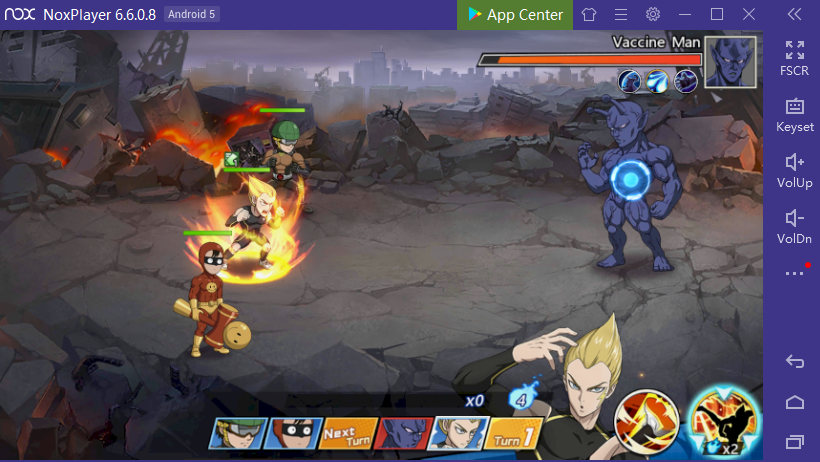The height and width of the screenshot is (462, 820).
Task: Inspect Vaccine Man's energy beam skill icon
Action: pos(658,81)
